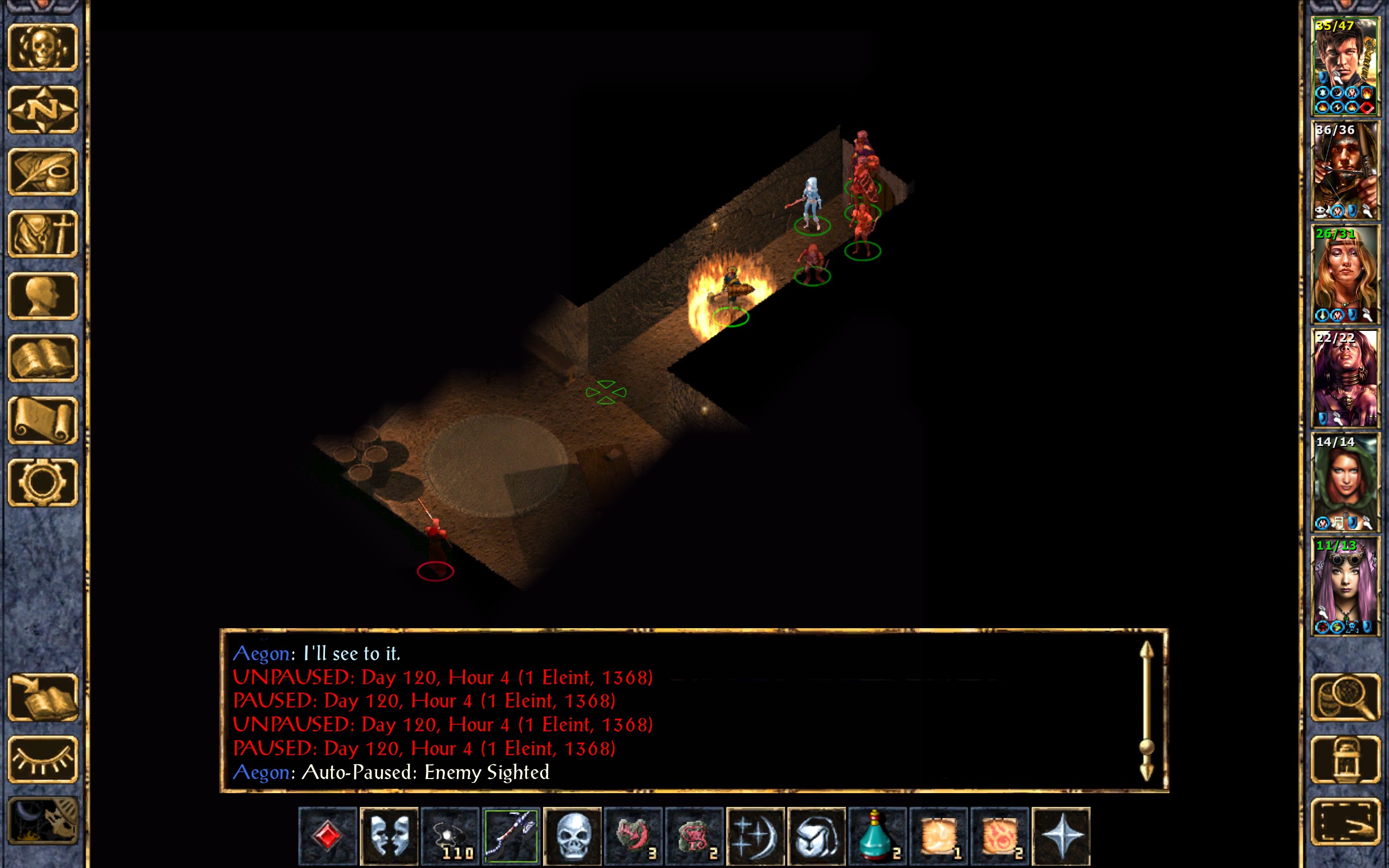Open the mage spellbook button

pos(43,358)
